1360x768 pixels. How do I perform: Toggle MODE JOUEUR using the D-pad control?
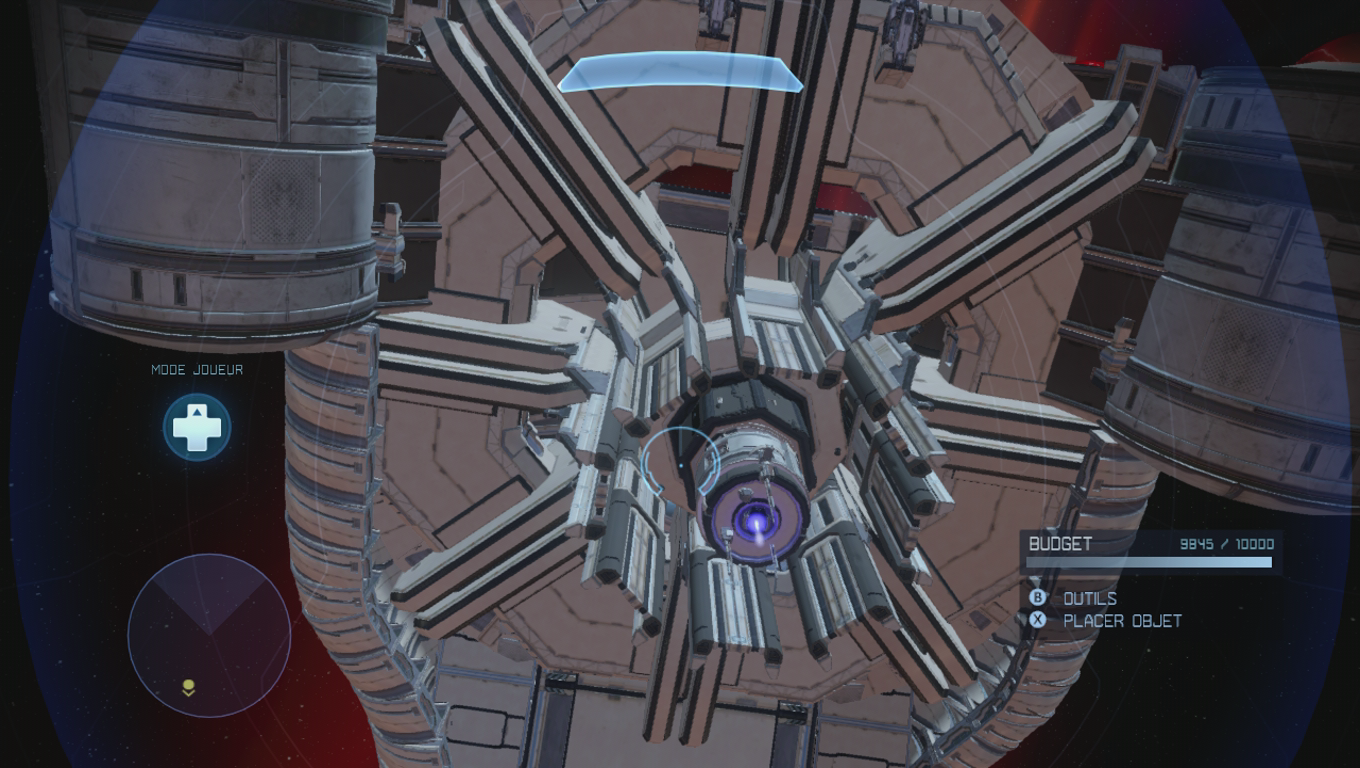[197, 426]
